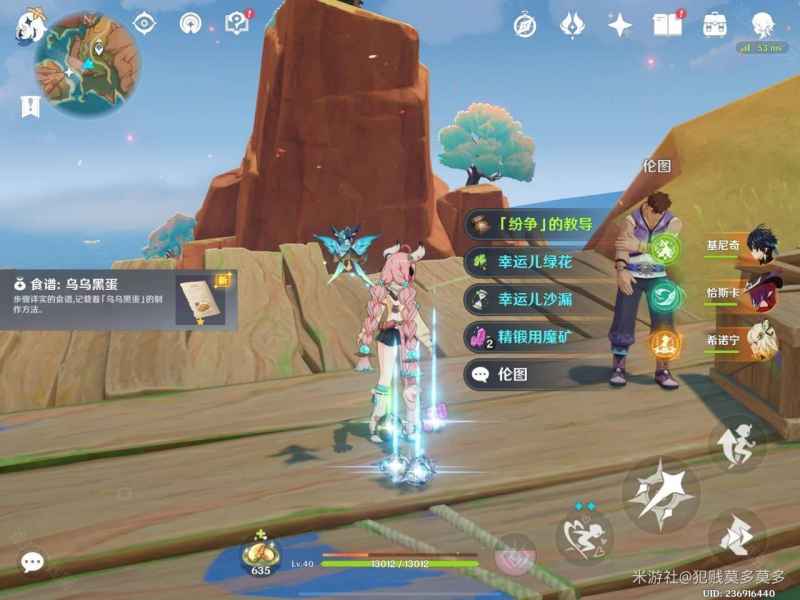800x600 pixels.
Task: Open the backpack inventory icon
Action: tap(714, 25)
